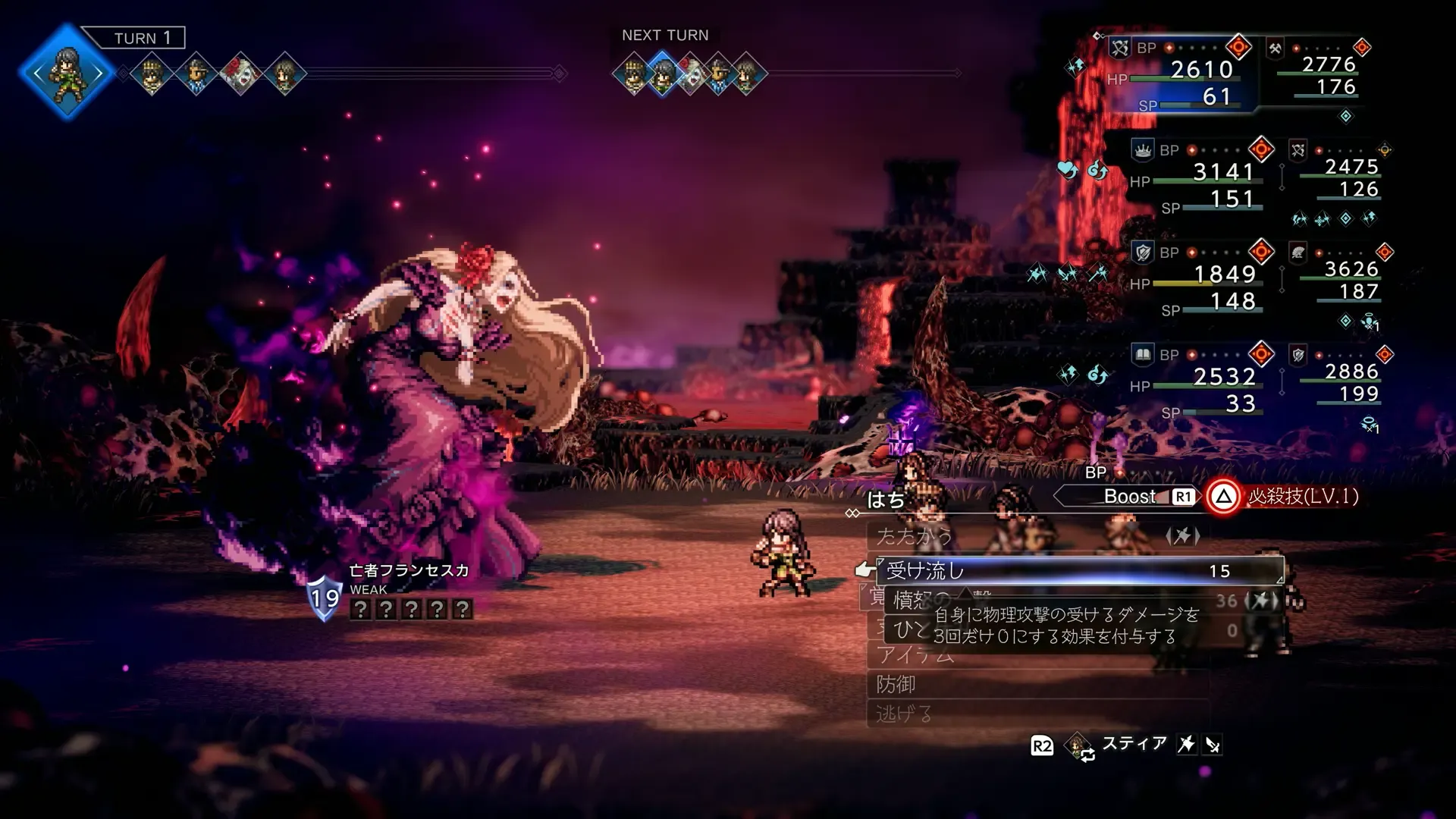Click the shield point counter showing 19
The image size is (1456, 819).
coord(325,598)
